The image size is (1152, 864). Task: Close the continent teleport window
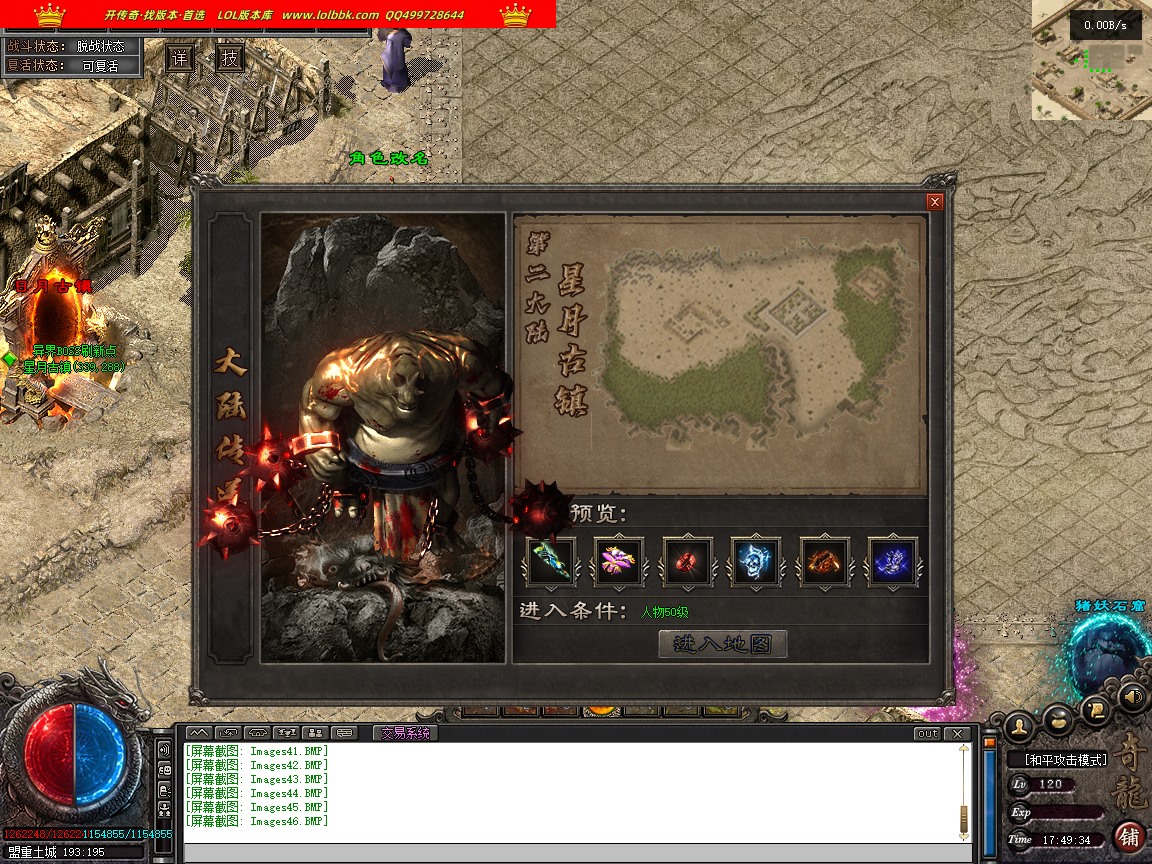(x=935, y=202)
